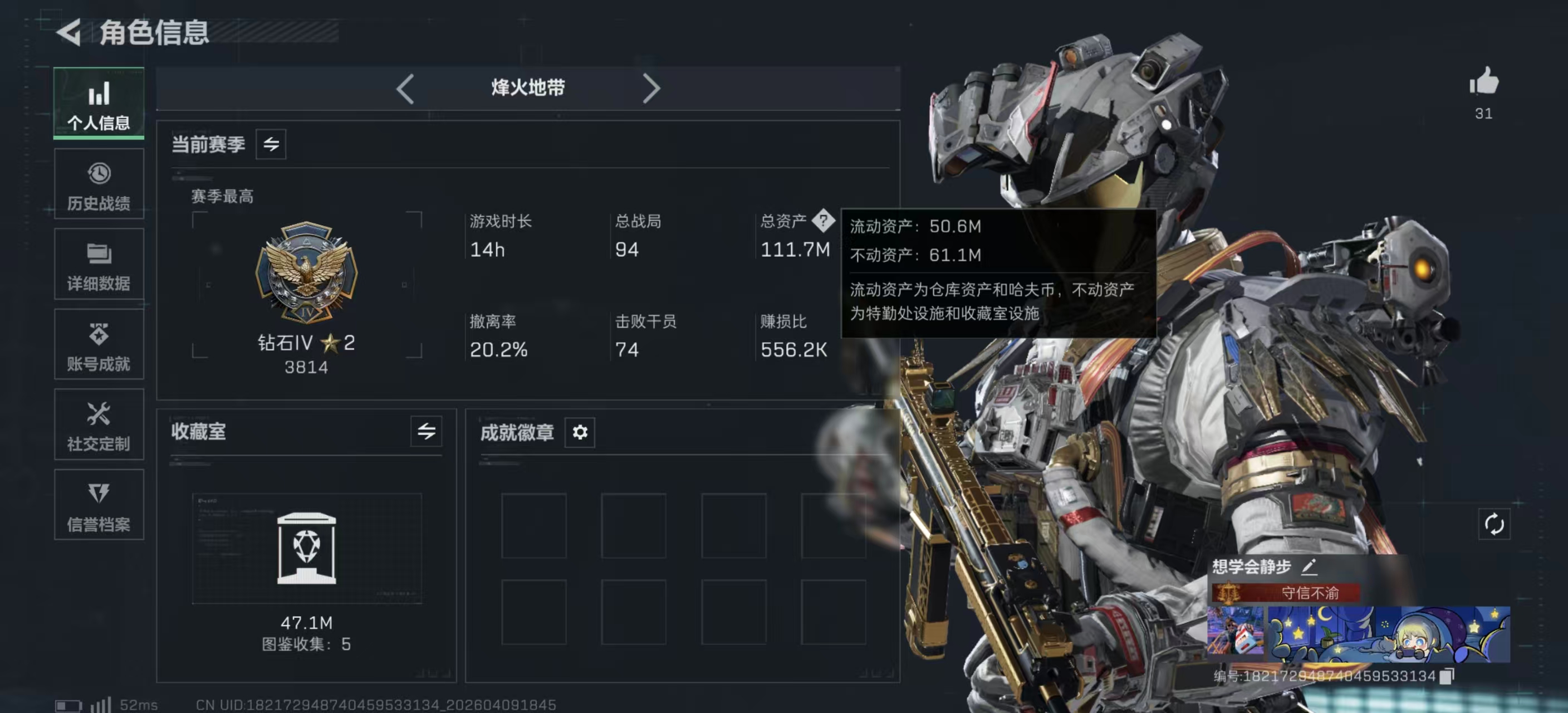1568x713 pixels.
Task: Open the 成就徽章 gear settings
Action: pos(580,432)
